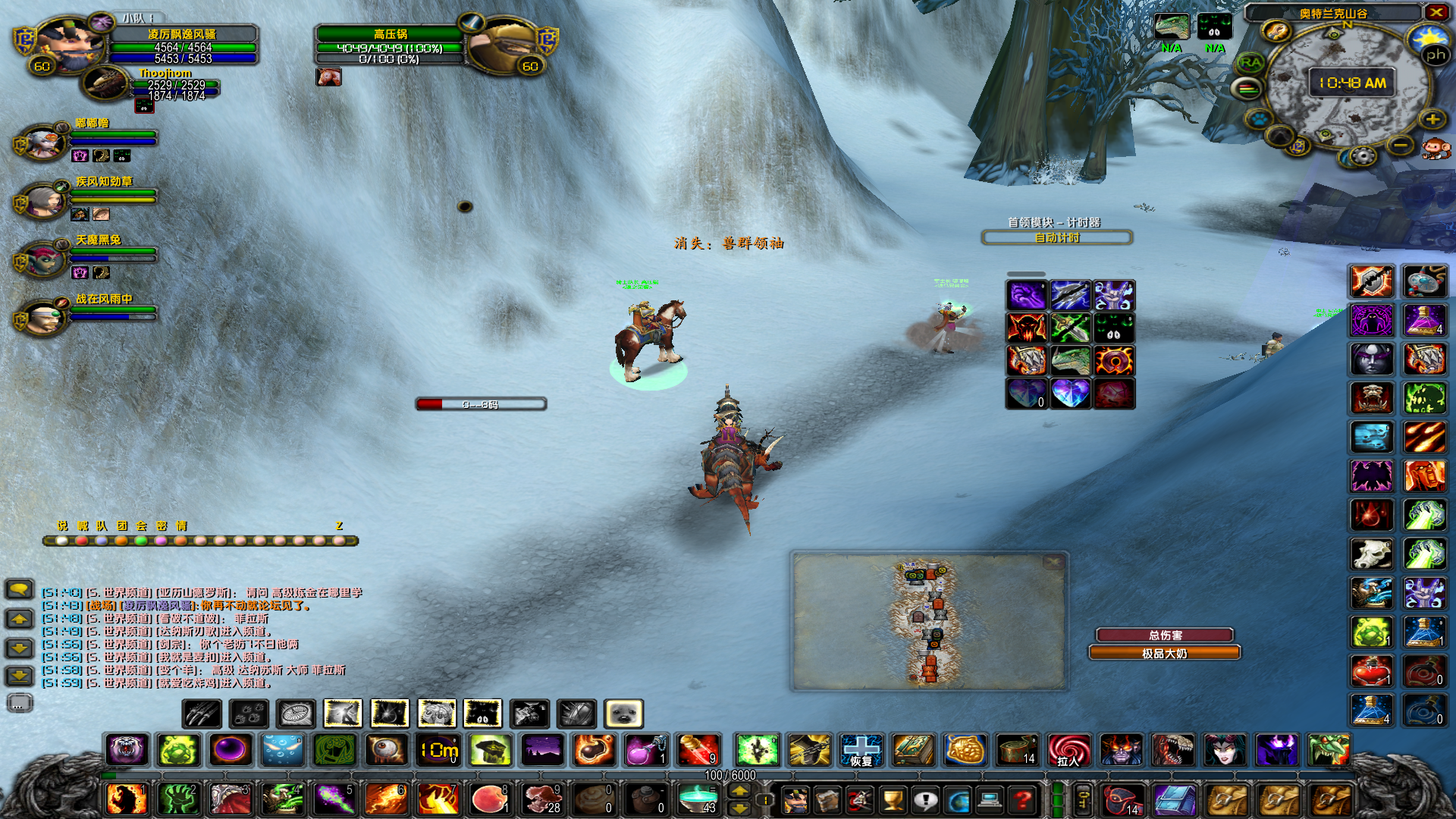Open the blue paw tracking button
The image size is (1456, 819).
point(1260,120)
